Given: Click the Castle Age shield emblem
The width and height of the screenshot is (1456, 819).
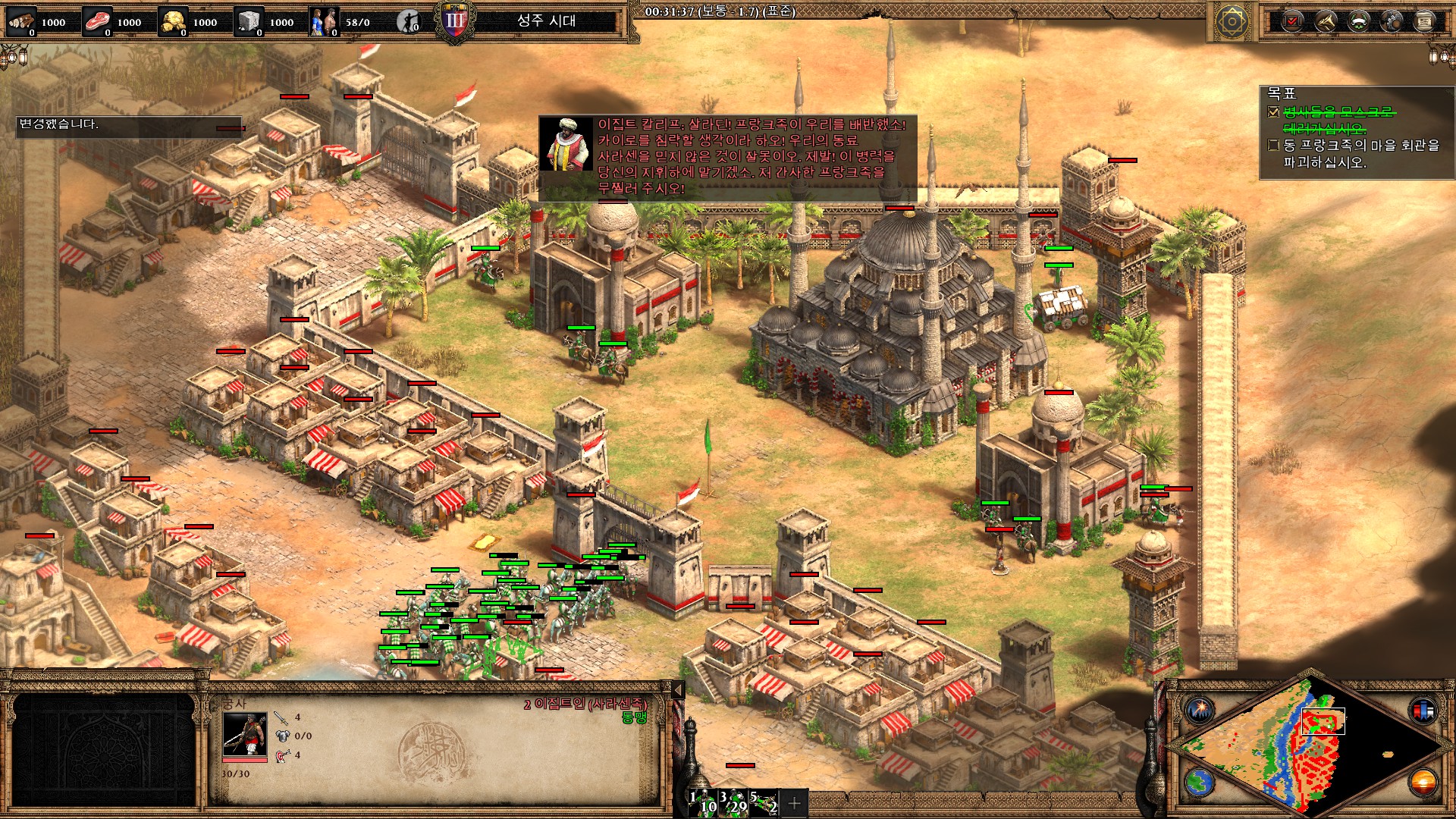Looking at the screenshot, I should [455, 21].
